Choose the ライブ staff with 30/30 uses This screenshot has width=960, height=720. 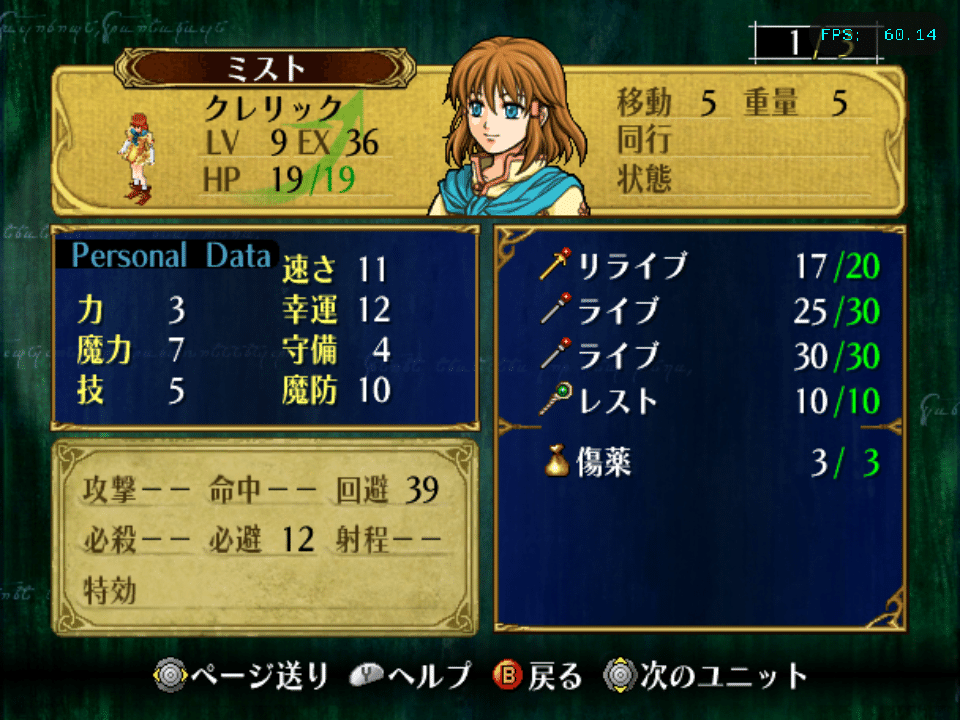pos(618,356)
